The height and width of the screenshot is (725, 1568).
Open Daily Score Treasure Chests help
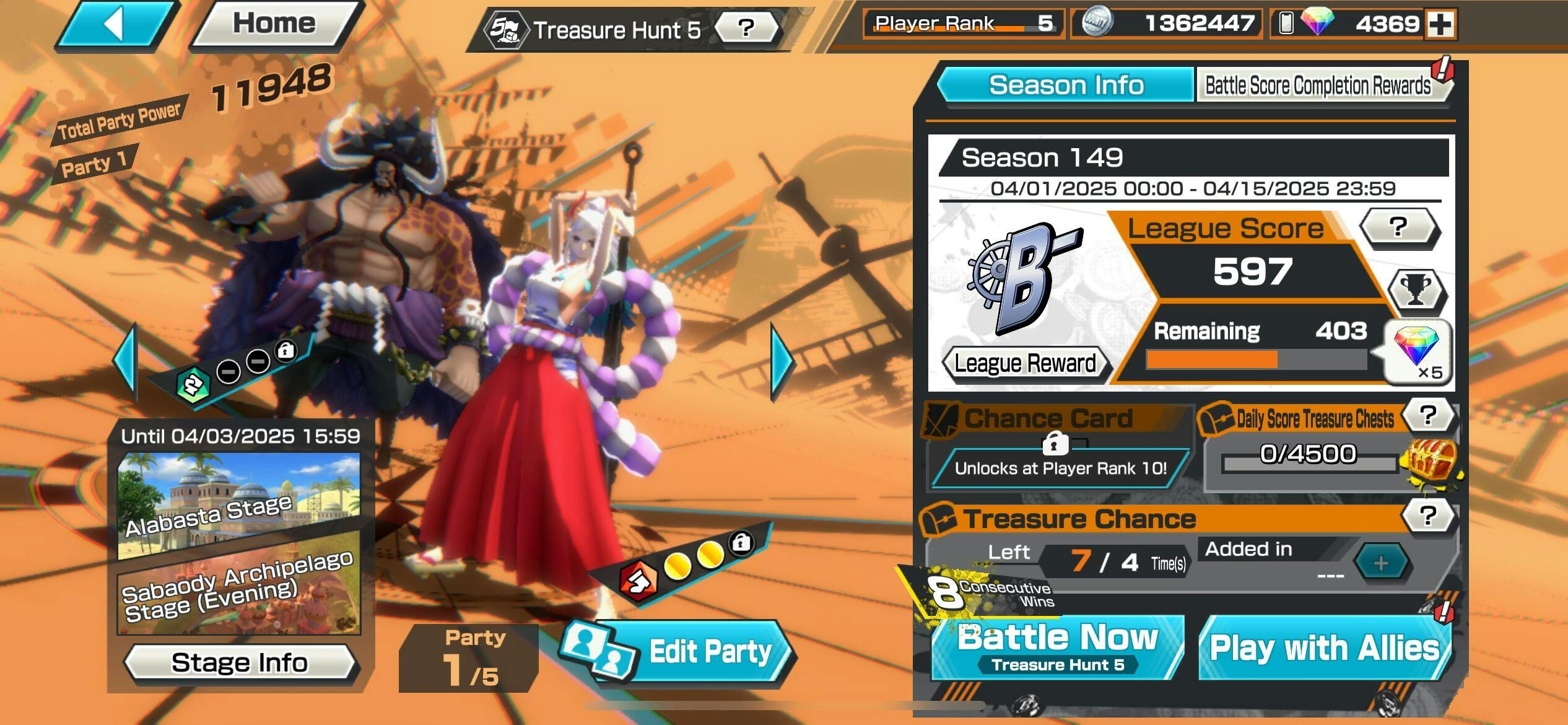pos(1427,416)
